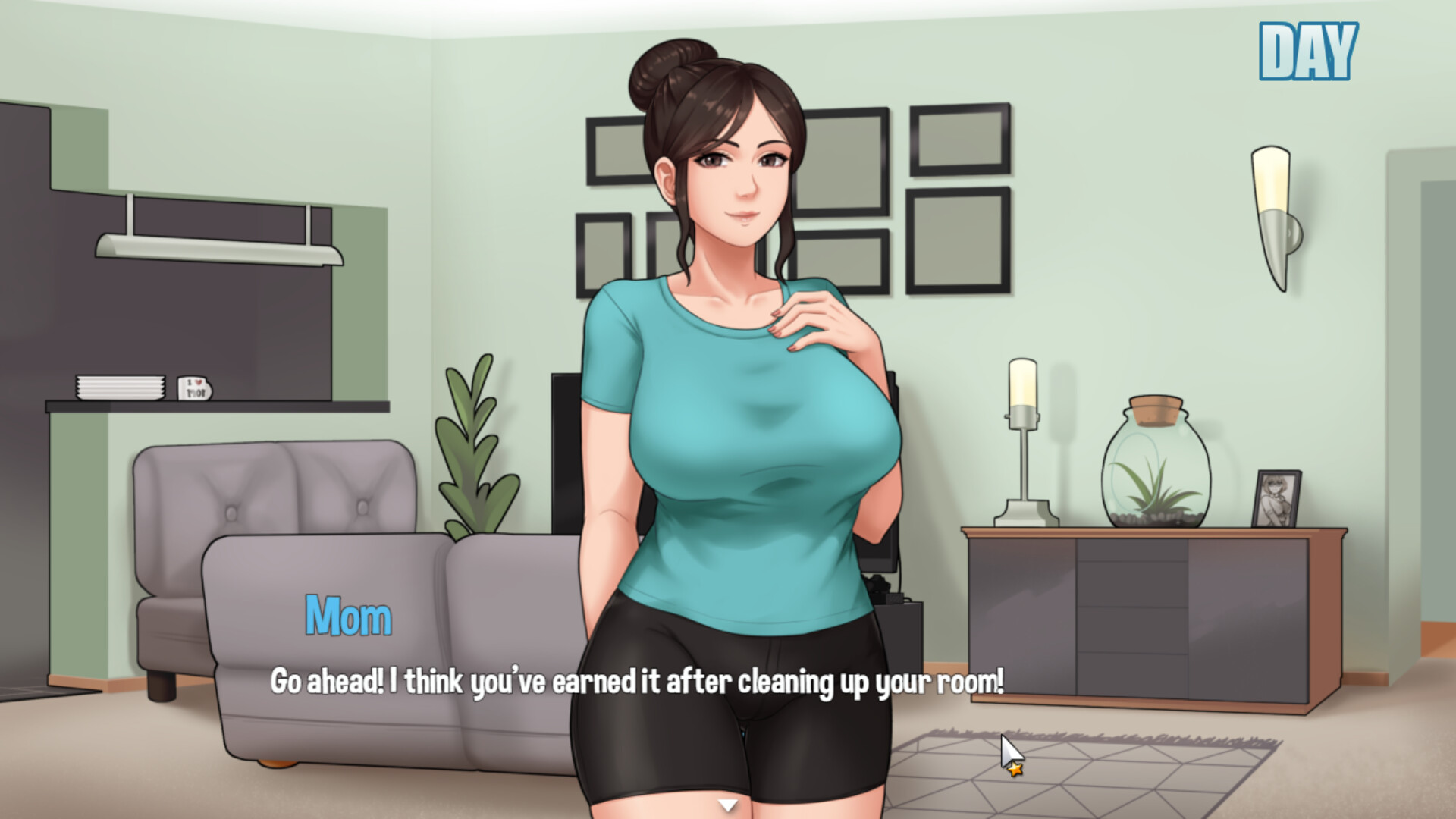Click the plant terrarium jar

[1154, 466]
